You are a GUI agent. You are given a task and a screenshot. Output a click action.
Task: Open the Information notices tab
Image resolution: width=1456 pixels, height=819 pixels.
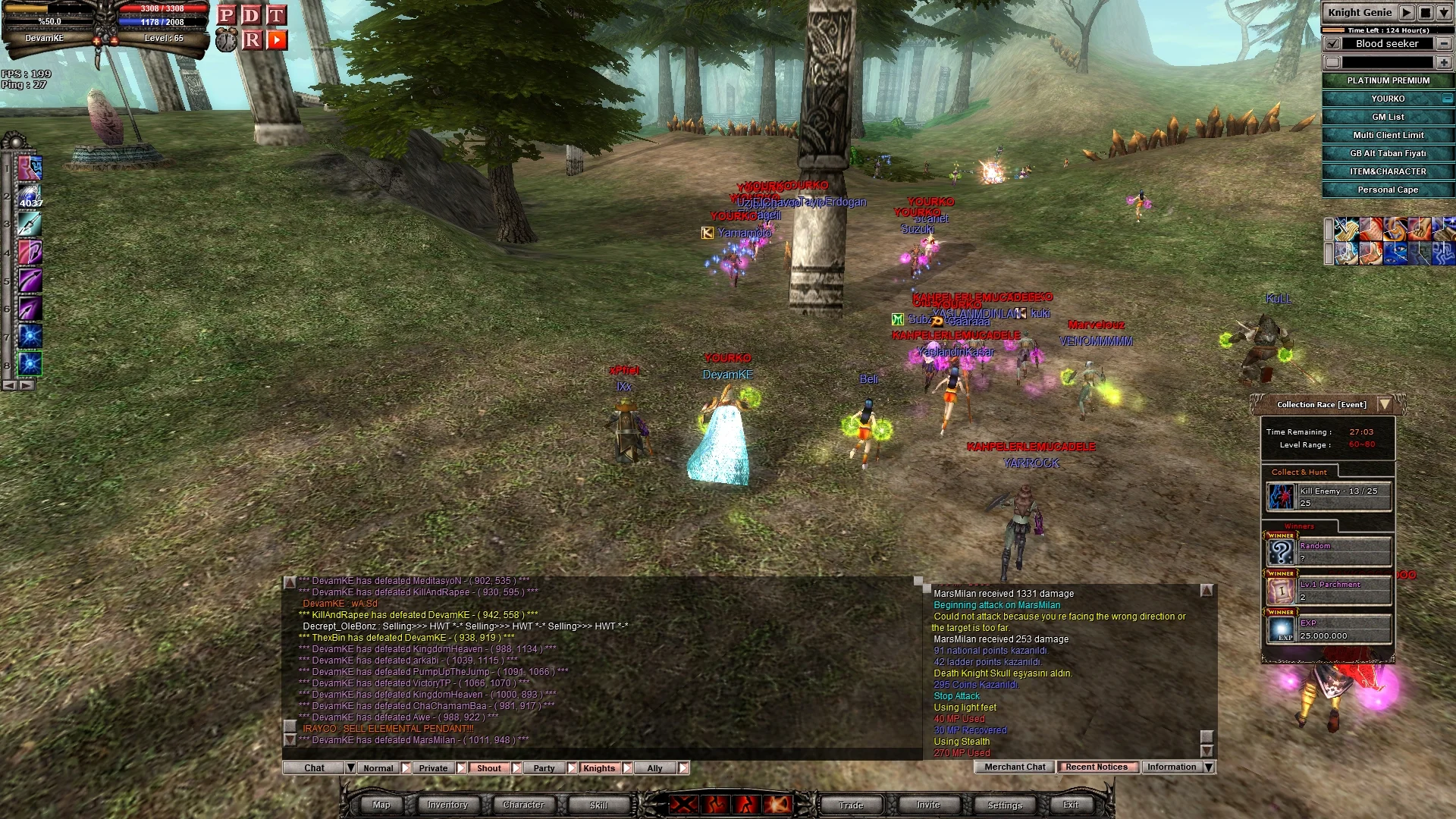pos(1172,767)
